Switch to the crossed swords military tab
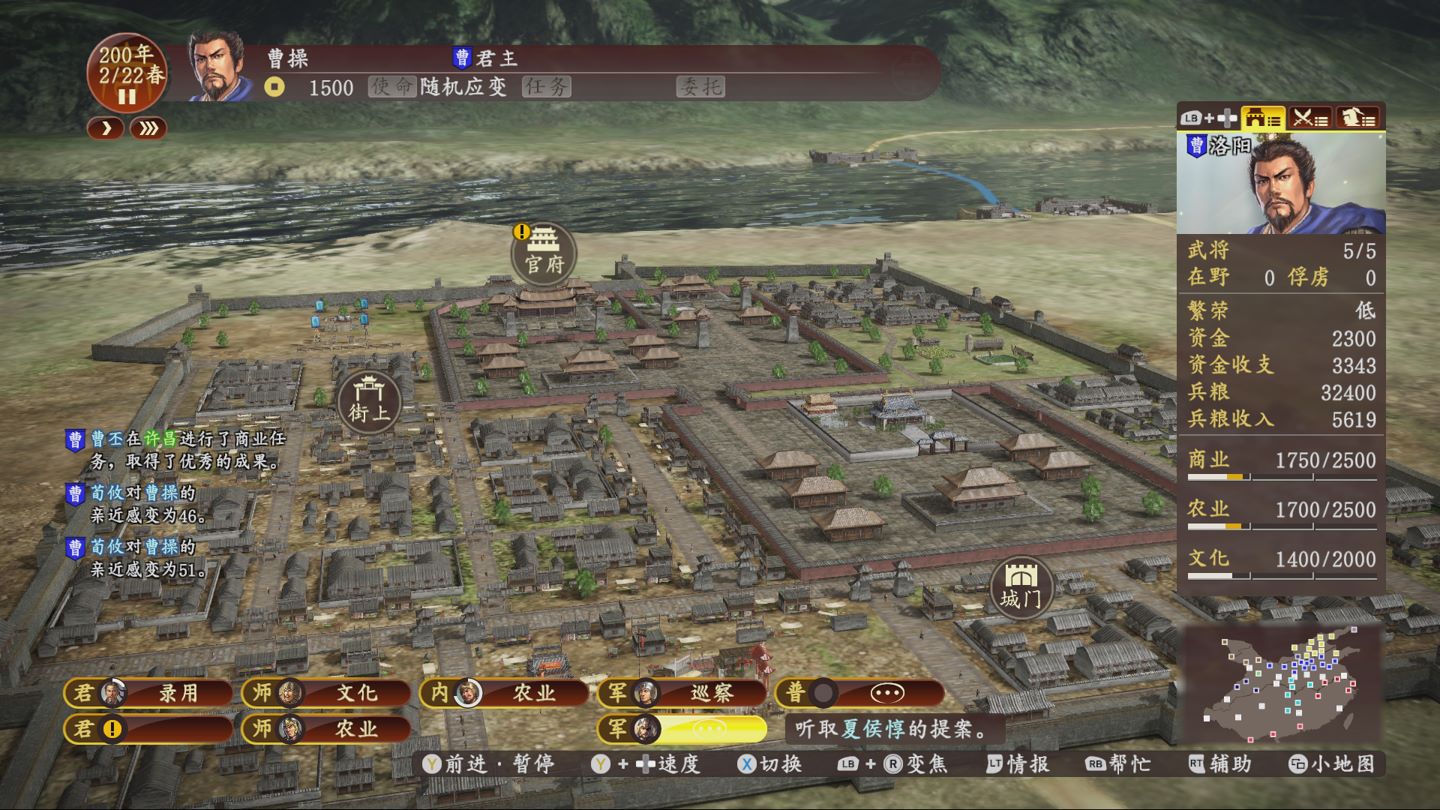The width and height of the screenshot is (1440, 810). [x=1309, y=118]
